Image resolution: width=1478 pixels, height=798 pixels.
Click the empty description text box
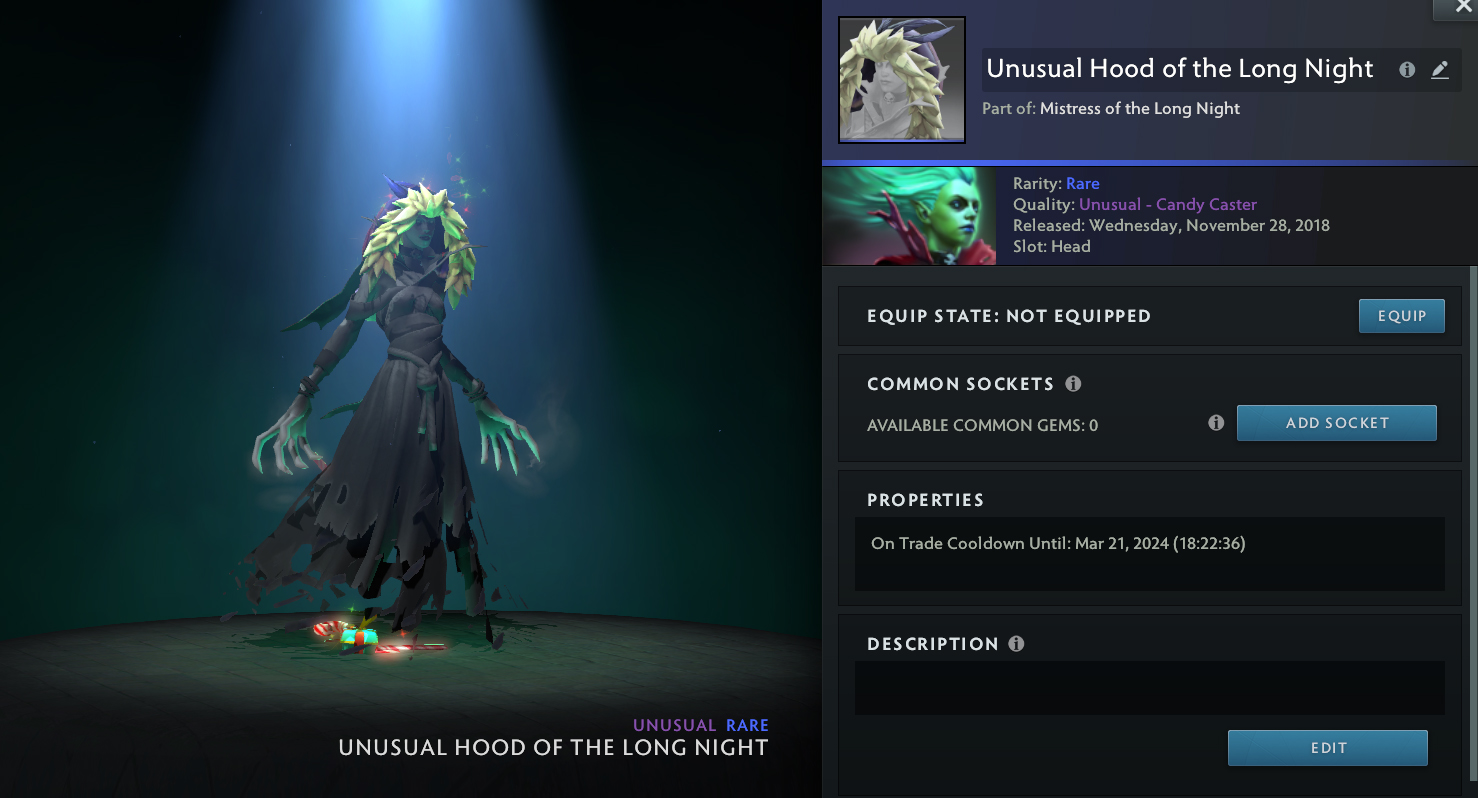click(x=1149, y=688)
